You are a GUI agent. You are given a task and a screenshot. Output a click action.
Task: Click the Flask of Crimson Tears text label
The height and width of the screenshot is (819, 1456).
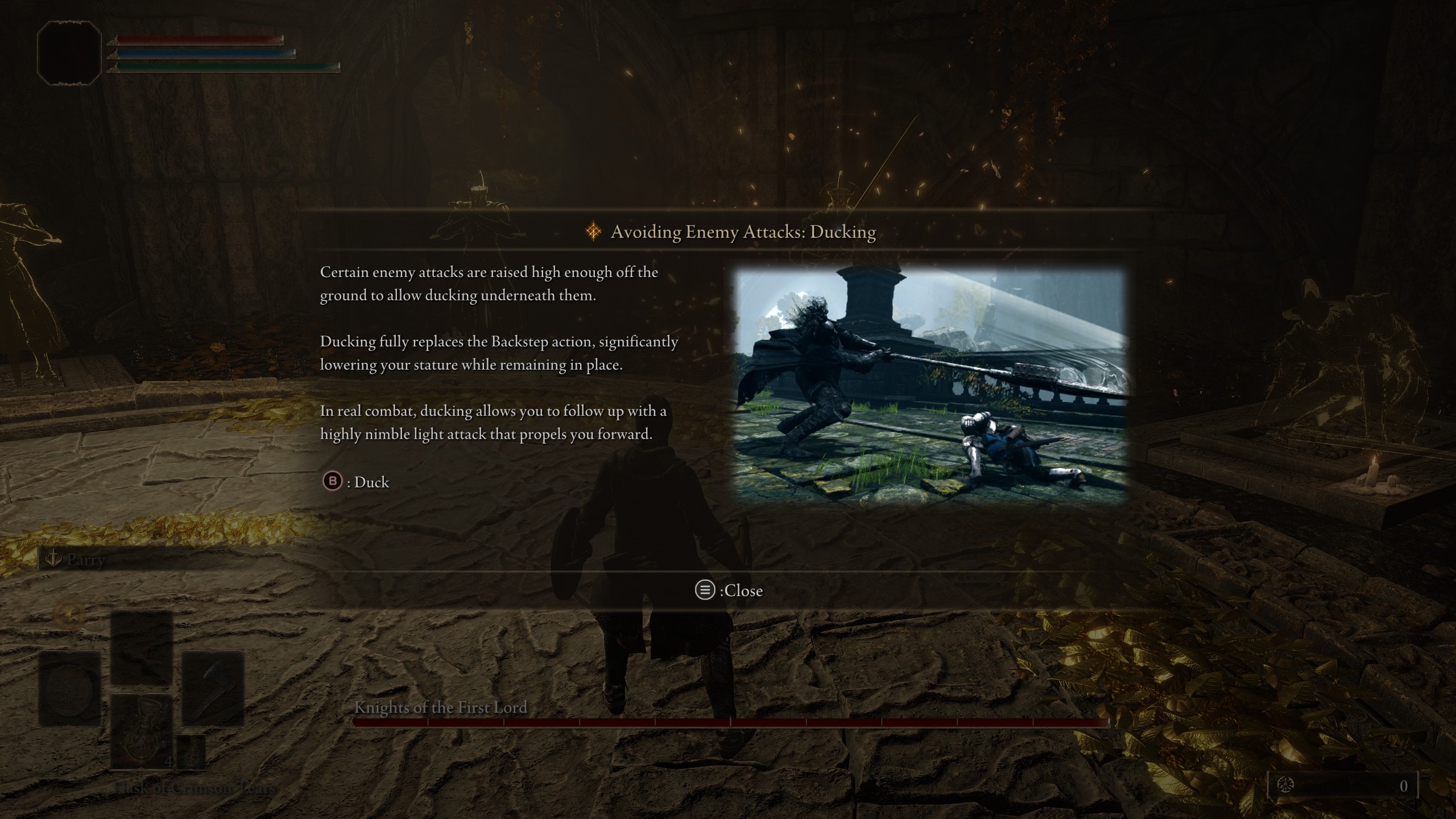193,787
